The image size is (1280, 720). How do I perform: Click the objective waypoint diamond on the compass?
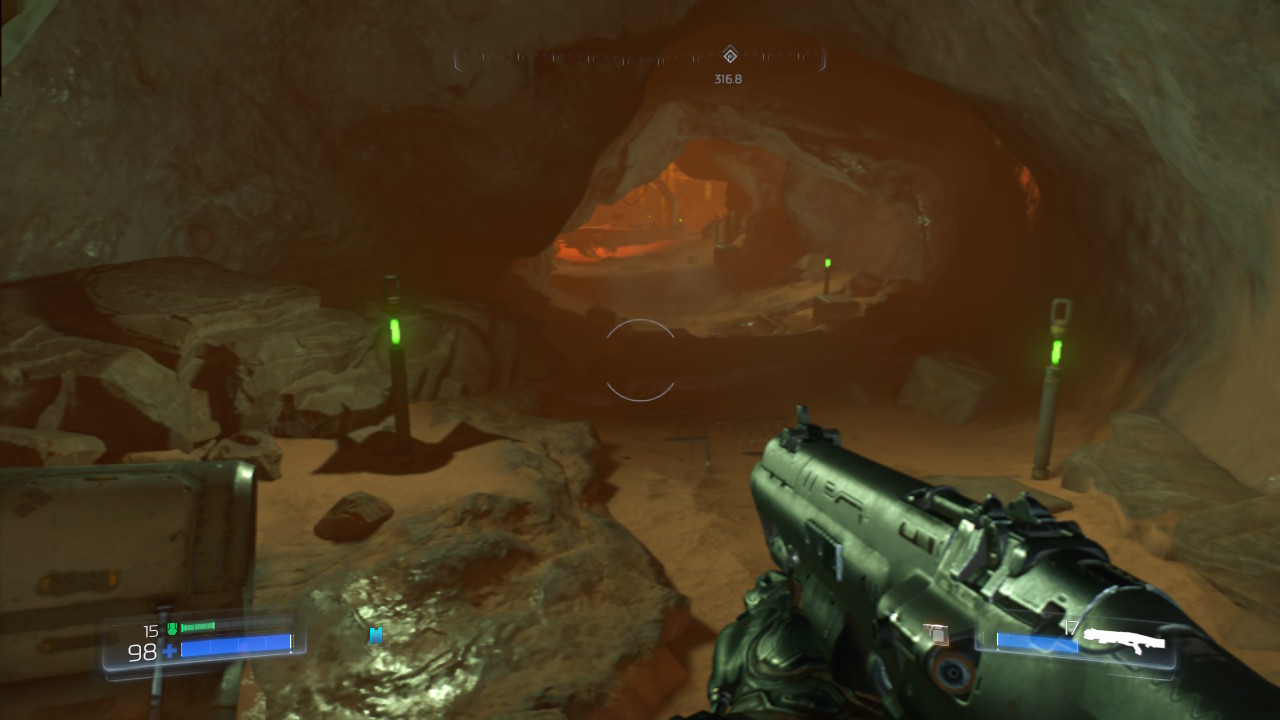click(729, 57)
